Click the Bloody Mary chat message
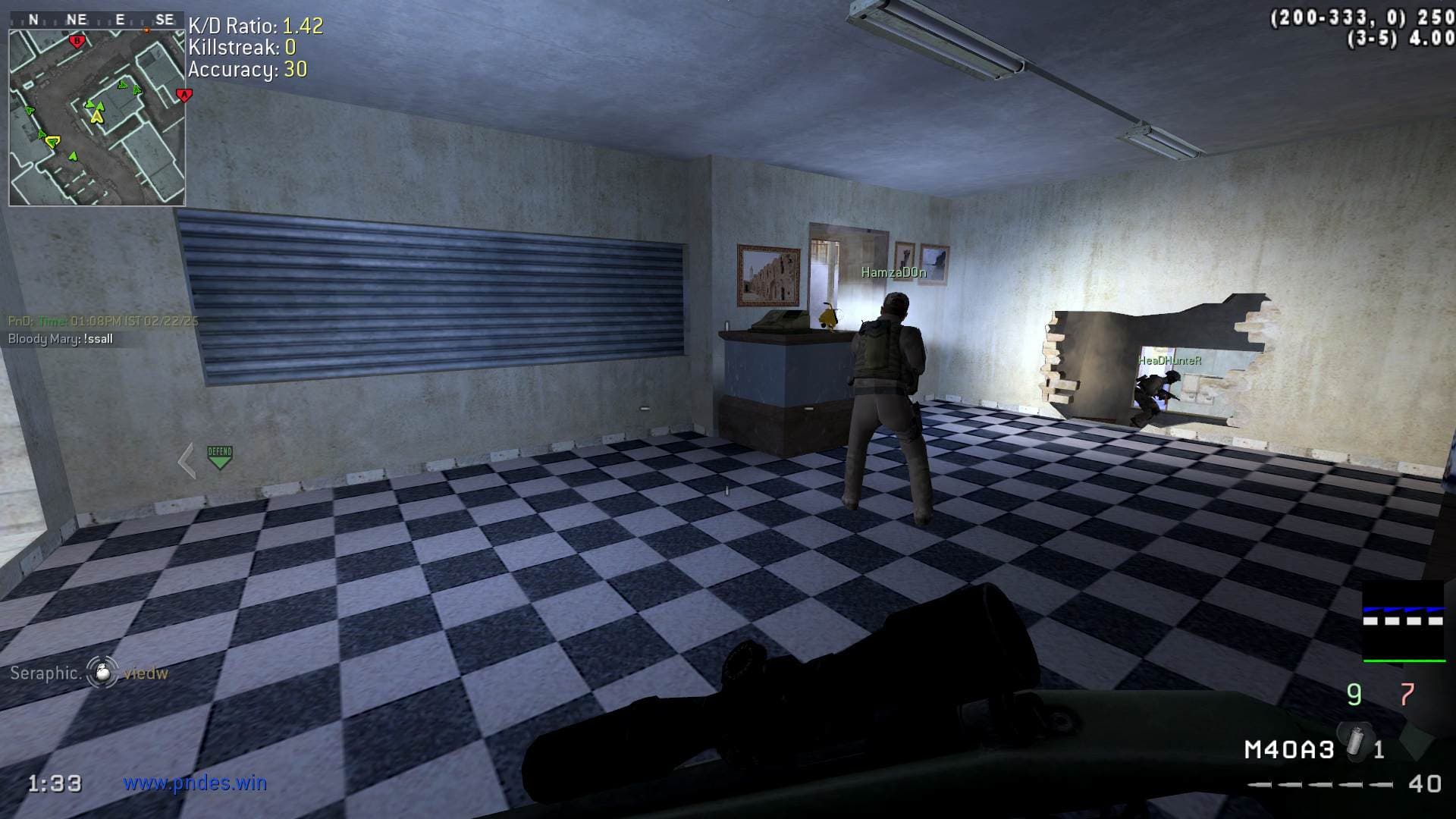Screen dimensions: 1456x819 tap(61, 339)
